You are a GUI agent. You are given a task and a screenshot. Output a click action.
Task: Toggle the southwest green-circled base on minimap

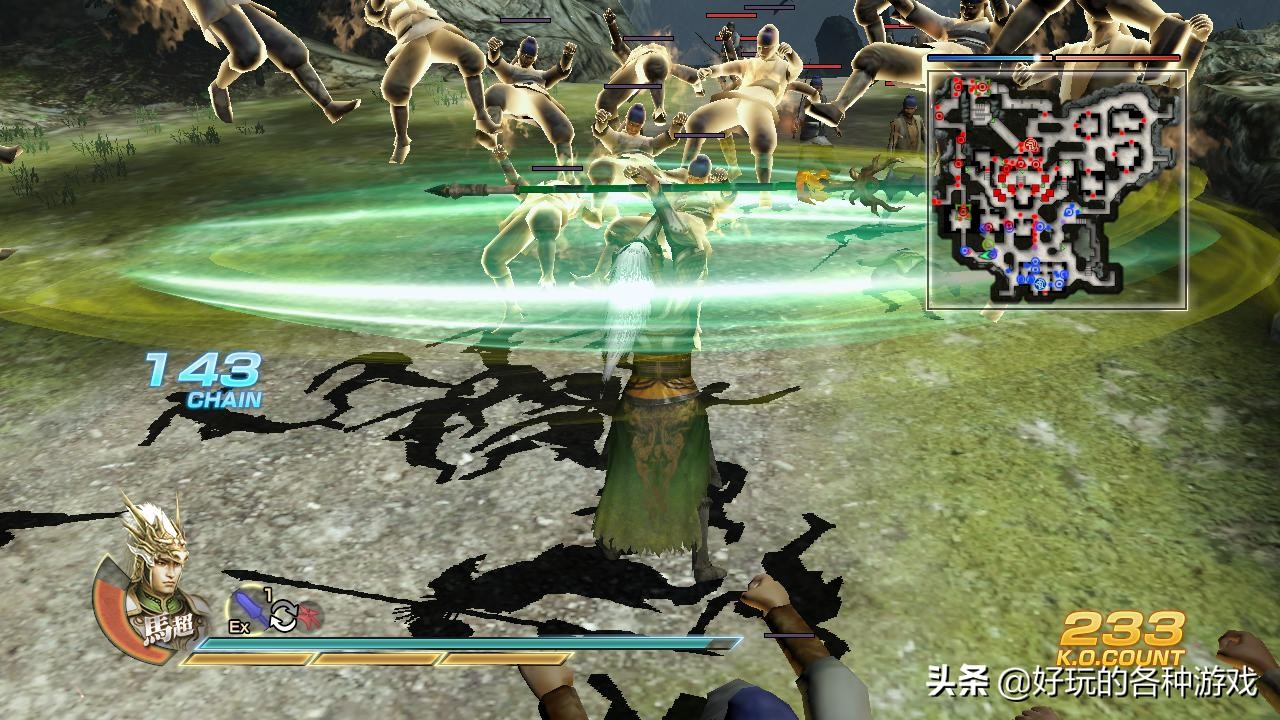point(962,212)
